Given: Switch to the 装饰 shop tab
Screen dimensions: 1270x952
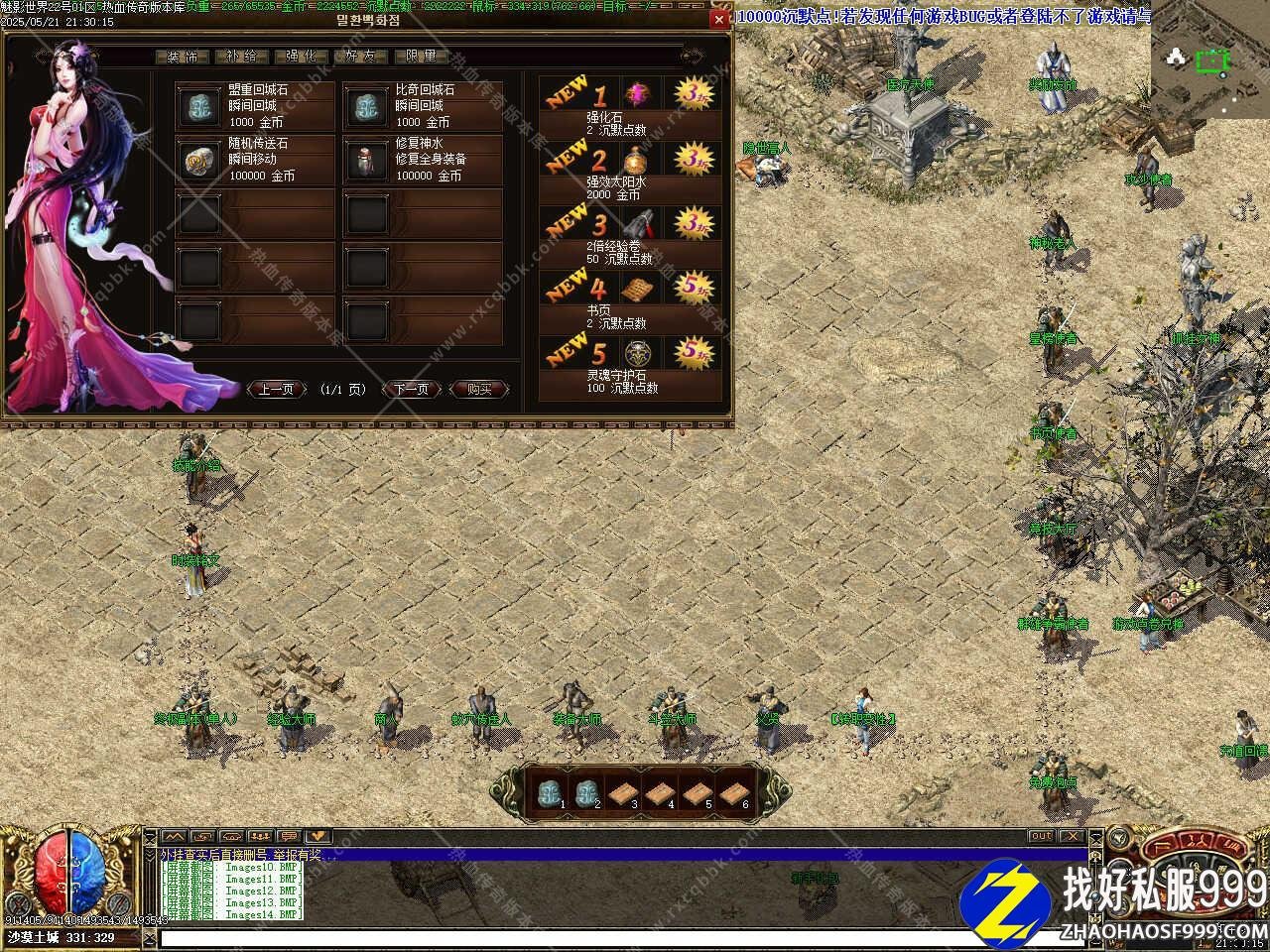Looking at the screenshot, I should pos(183,57).
